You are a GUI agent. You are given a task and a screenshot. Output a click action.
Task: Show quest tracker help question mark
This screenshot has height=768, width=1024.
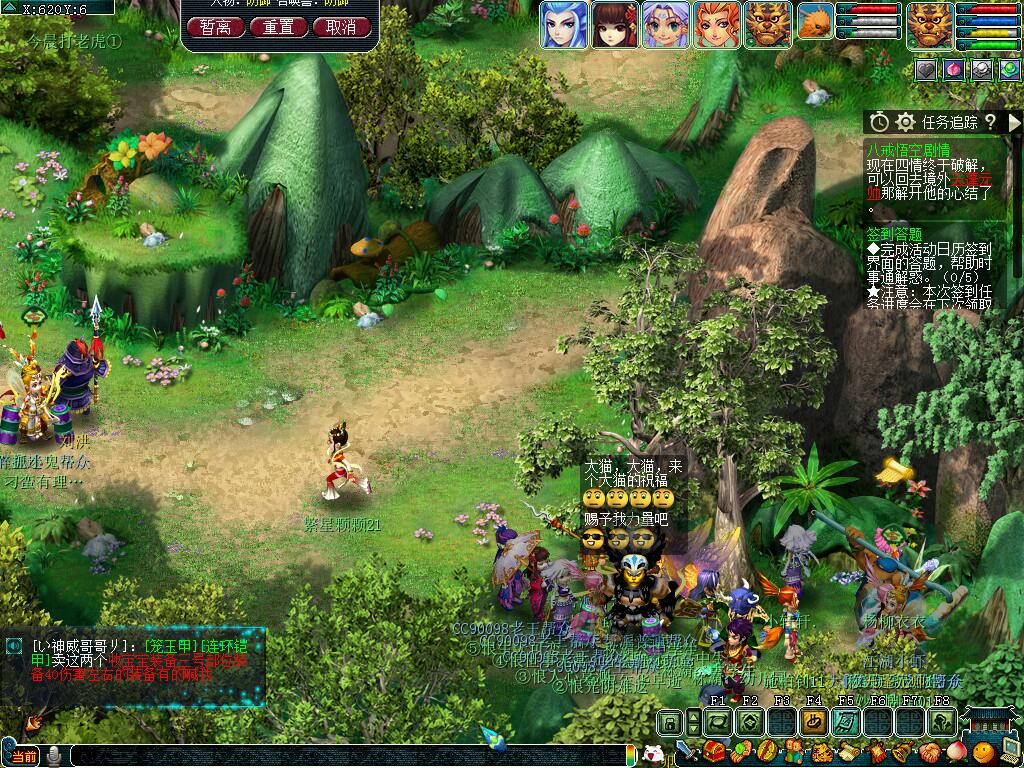pos(989,122)
